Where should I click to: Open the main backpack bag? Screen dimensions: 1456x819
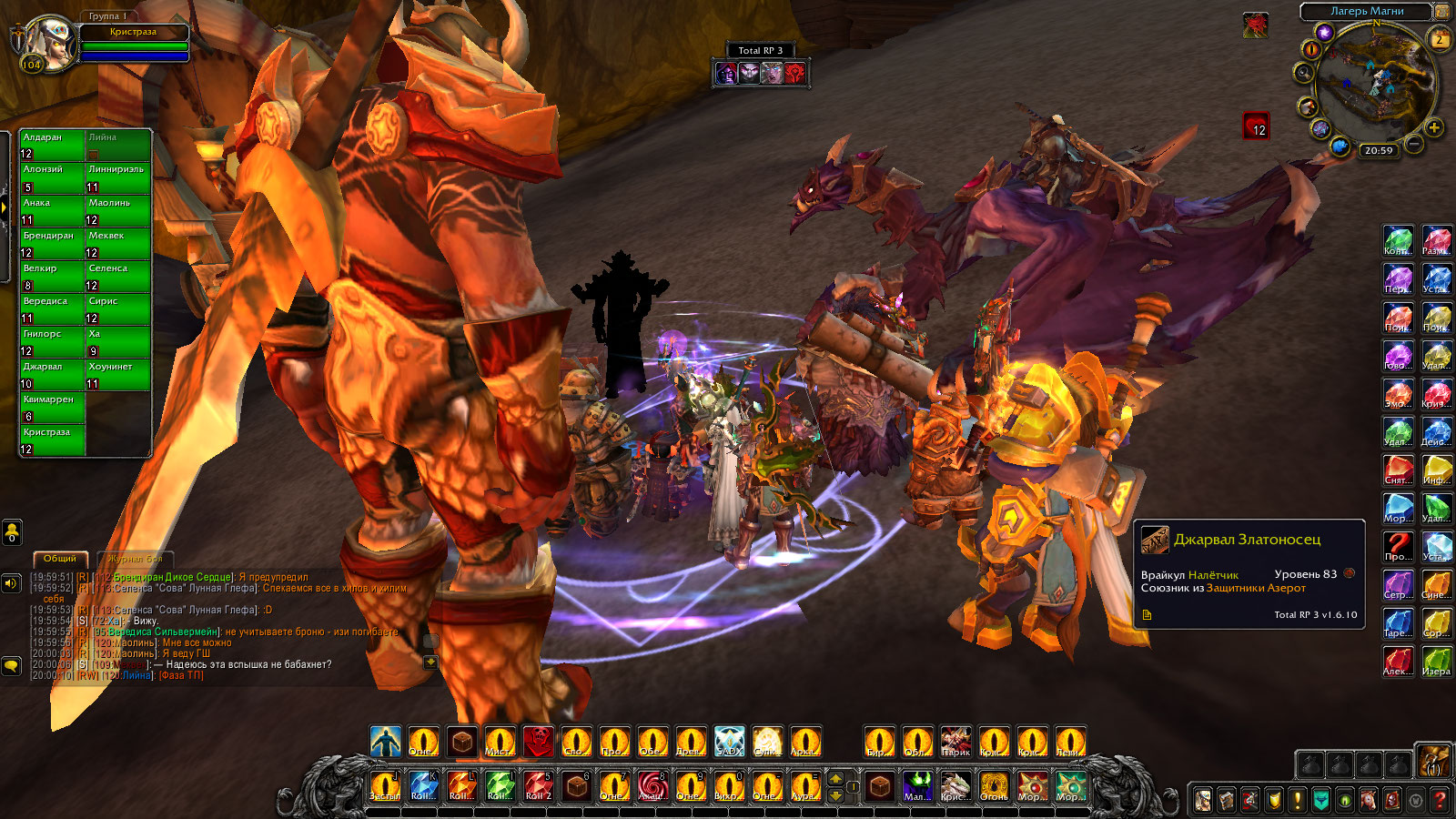1433,760
